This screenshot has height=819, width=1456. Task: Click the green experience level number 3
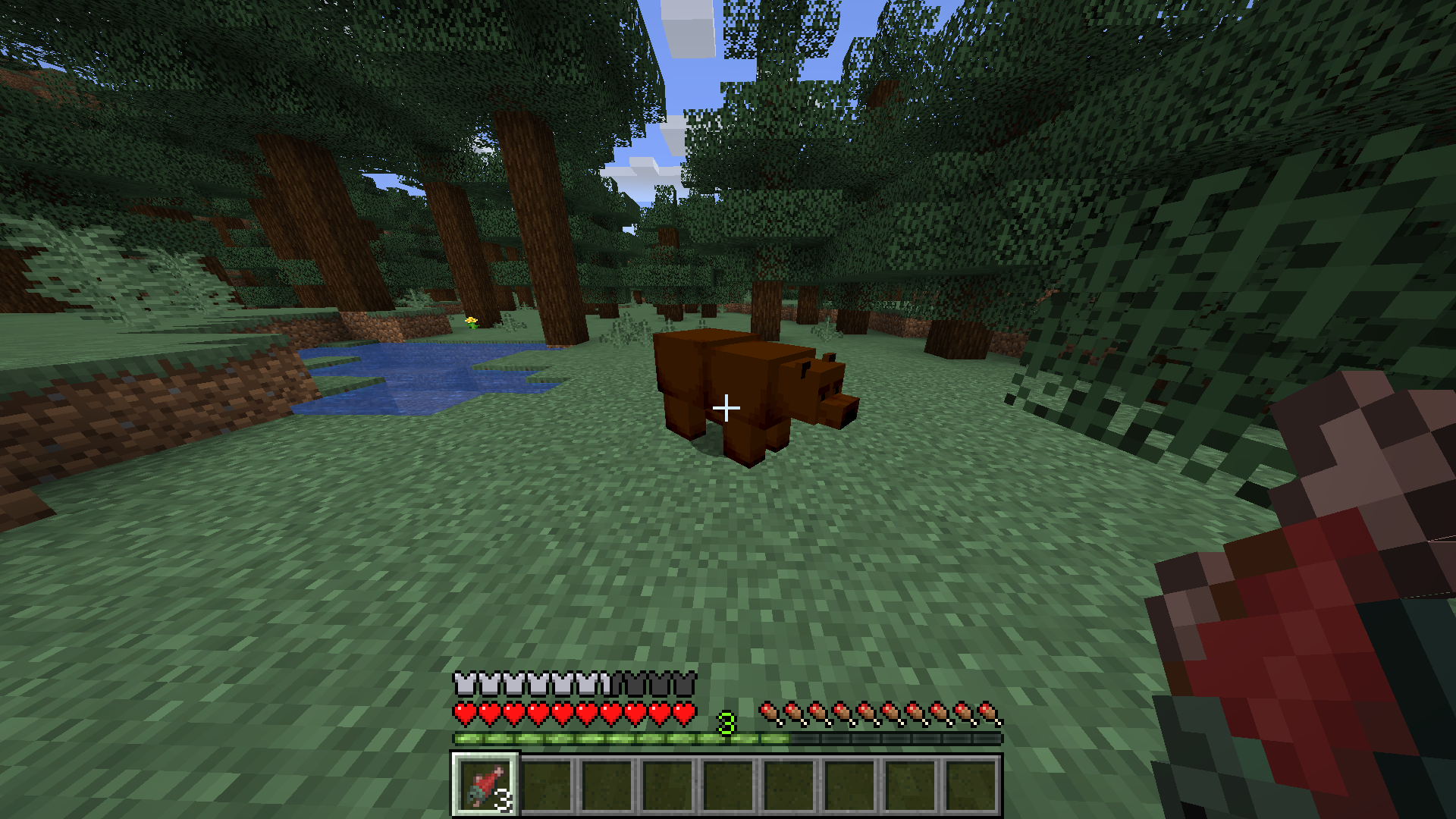coord(726,723)
